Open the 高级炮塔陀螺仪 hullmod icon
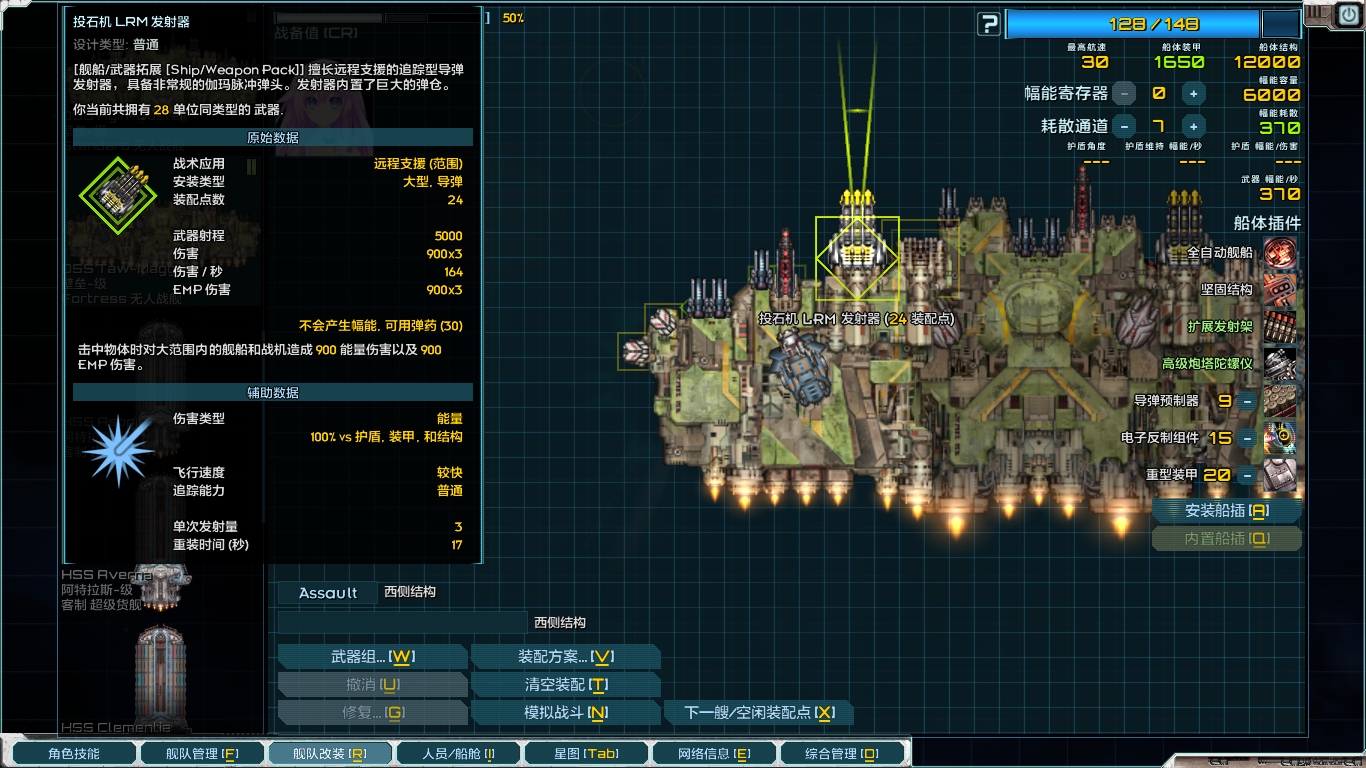1366x768 pixels. pyautogui.click(x=1278, y=366)
